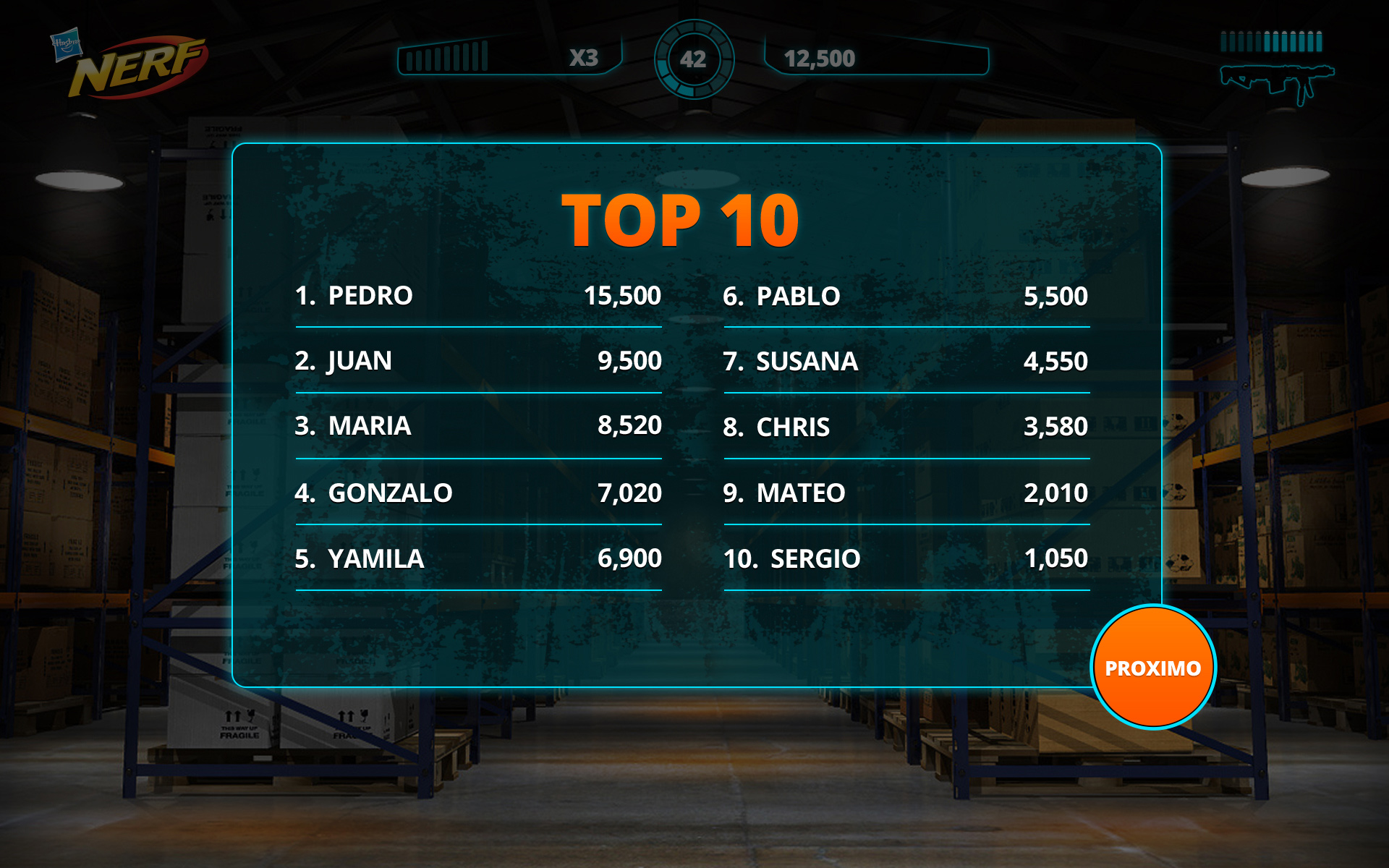The image size is (1389, 868).
Task: Select the SUSANA score entry
Action: click(x=906, y=361)
